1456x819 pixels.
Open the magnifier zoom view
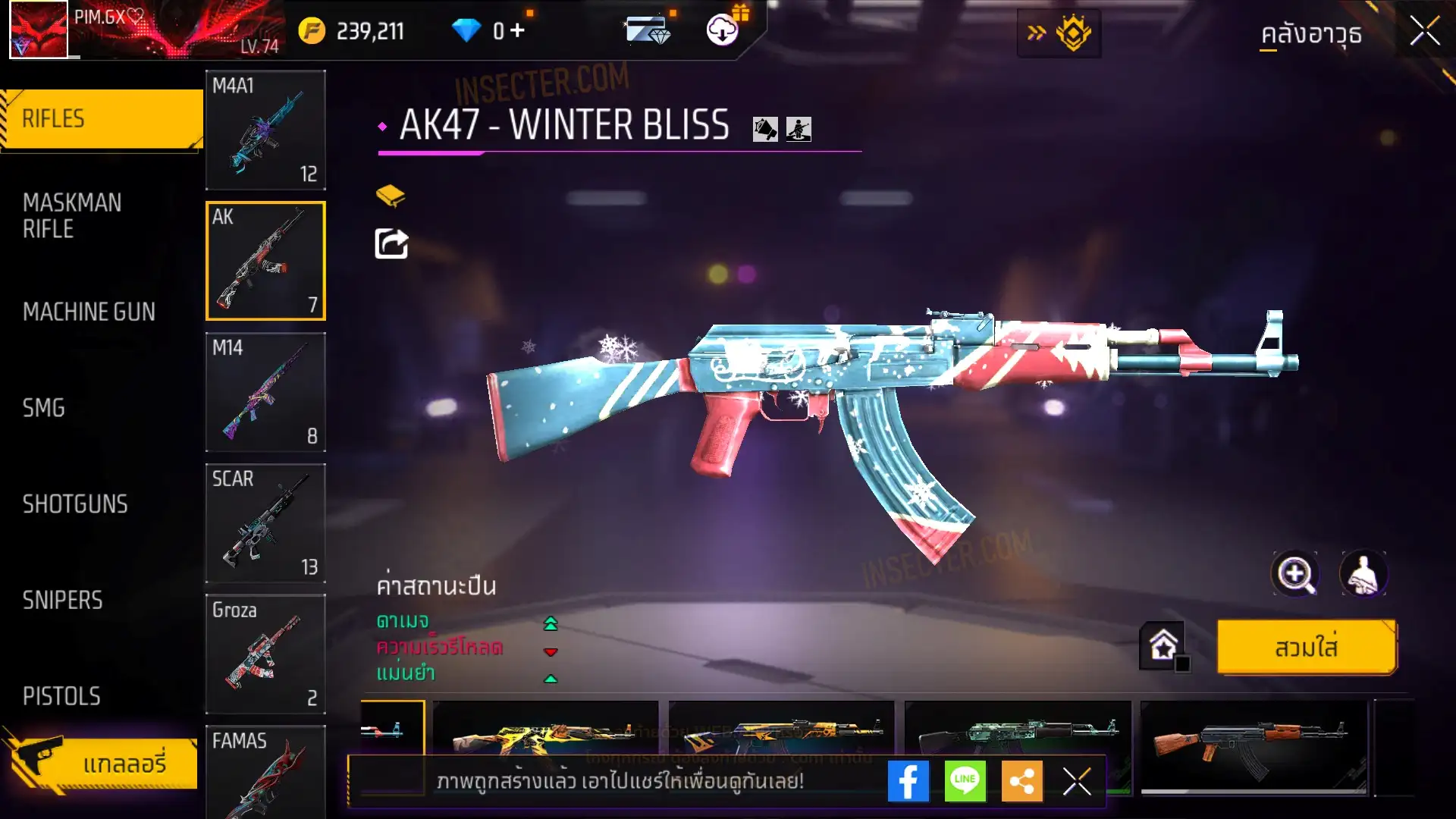pyautogui.click(x=1295, y=574)
